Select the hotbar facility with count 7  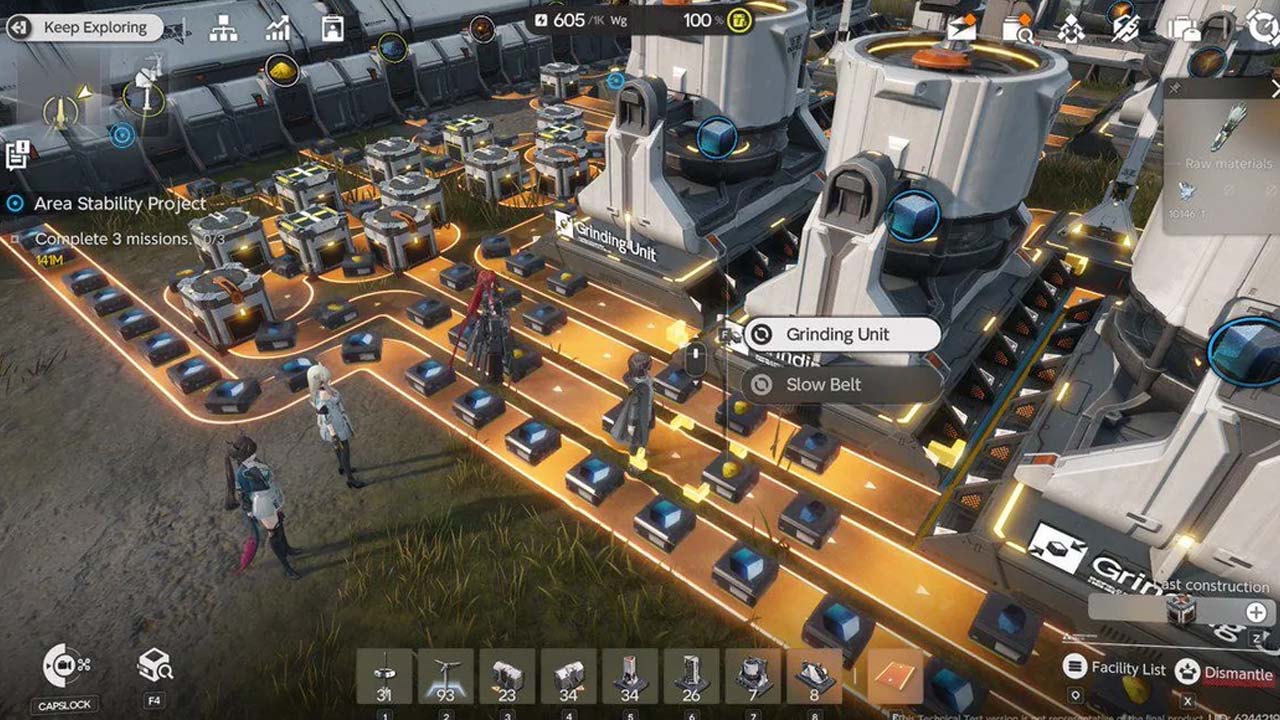pos(753,676)
